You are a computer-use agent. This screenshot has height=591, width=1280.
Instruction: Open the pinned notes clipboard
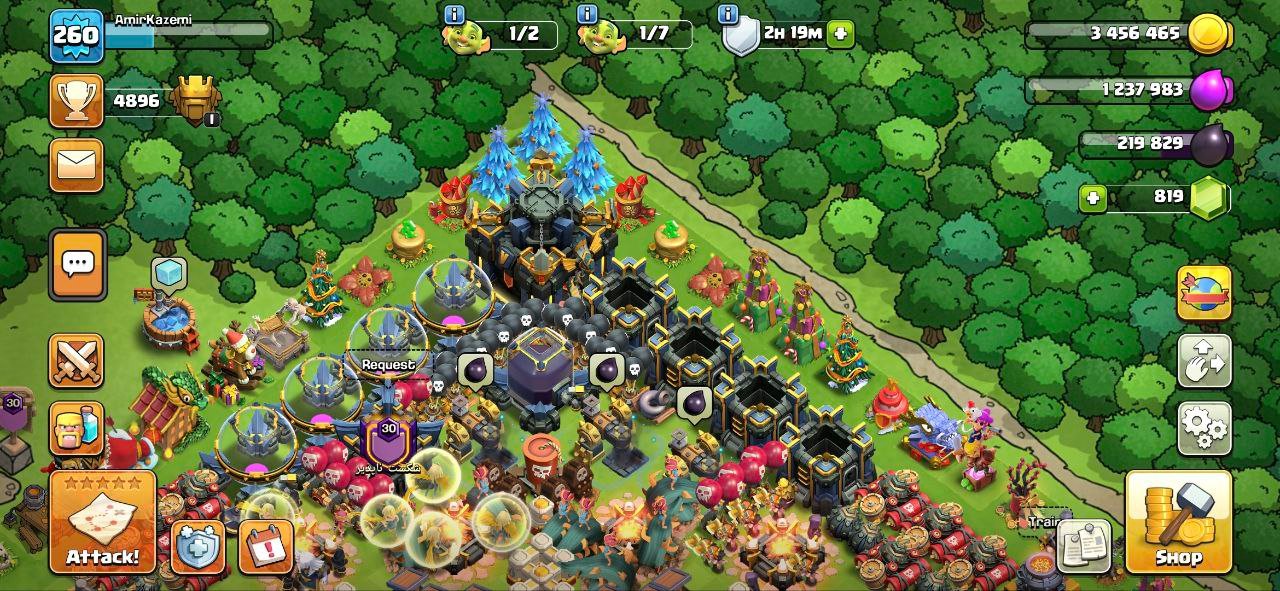coord(1084,546)
